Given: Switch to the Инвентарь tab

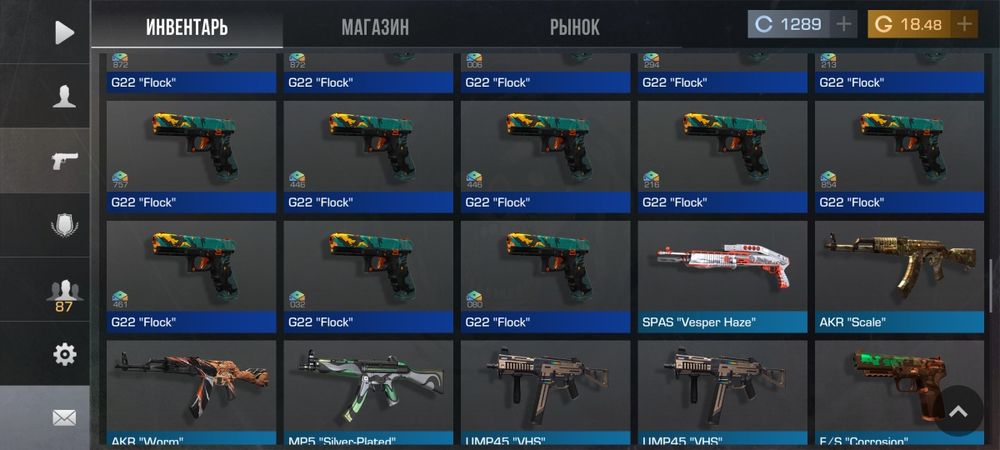Looking at the screenshot, I should (187, 27).
